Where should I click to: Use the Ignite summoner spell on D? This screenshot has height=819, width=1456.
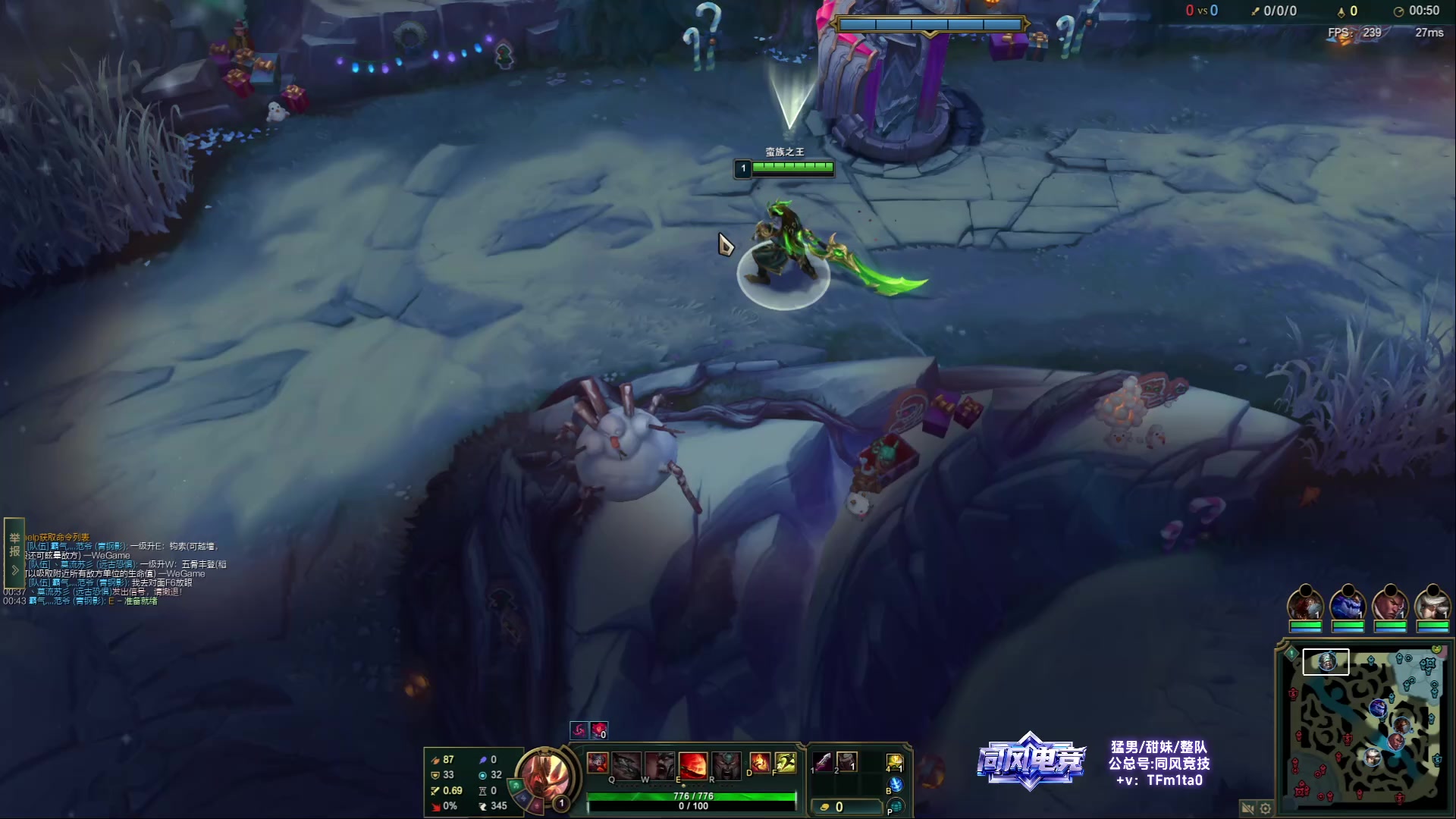759,762
